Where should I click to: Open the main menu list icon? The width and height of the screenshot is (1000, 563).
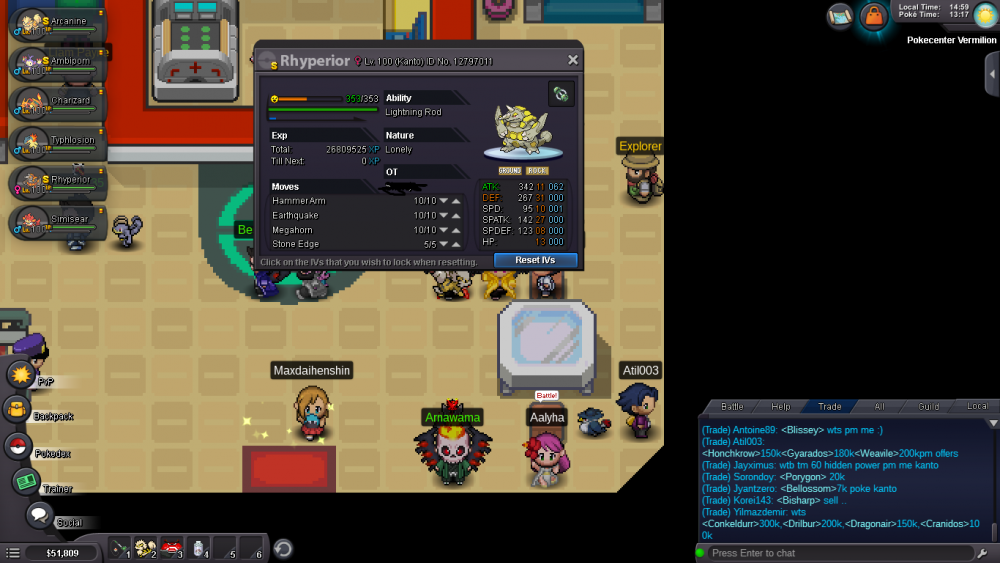point(12,552)
